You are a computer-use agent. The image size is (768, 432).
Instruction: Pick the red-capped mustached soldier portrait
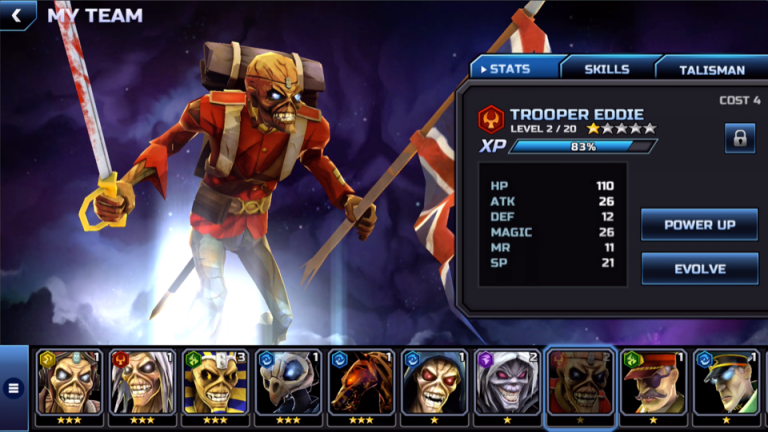653,384
